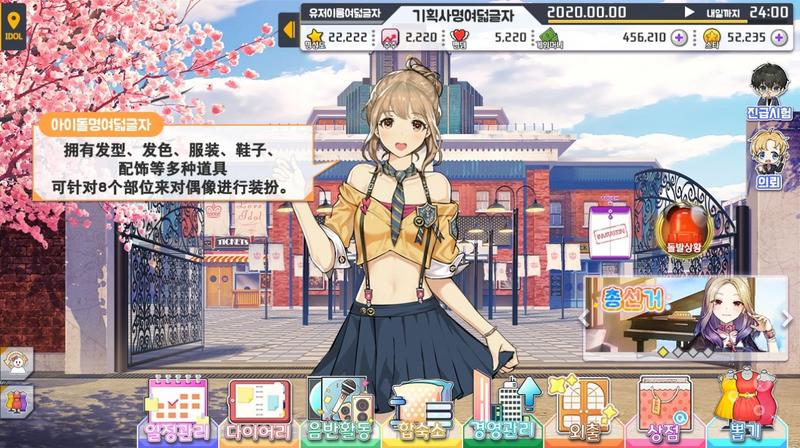Open the 음반활동 album activity menu
This screenshot has height=448, width=800.
340,410
